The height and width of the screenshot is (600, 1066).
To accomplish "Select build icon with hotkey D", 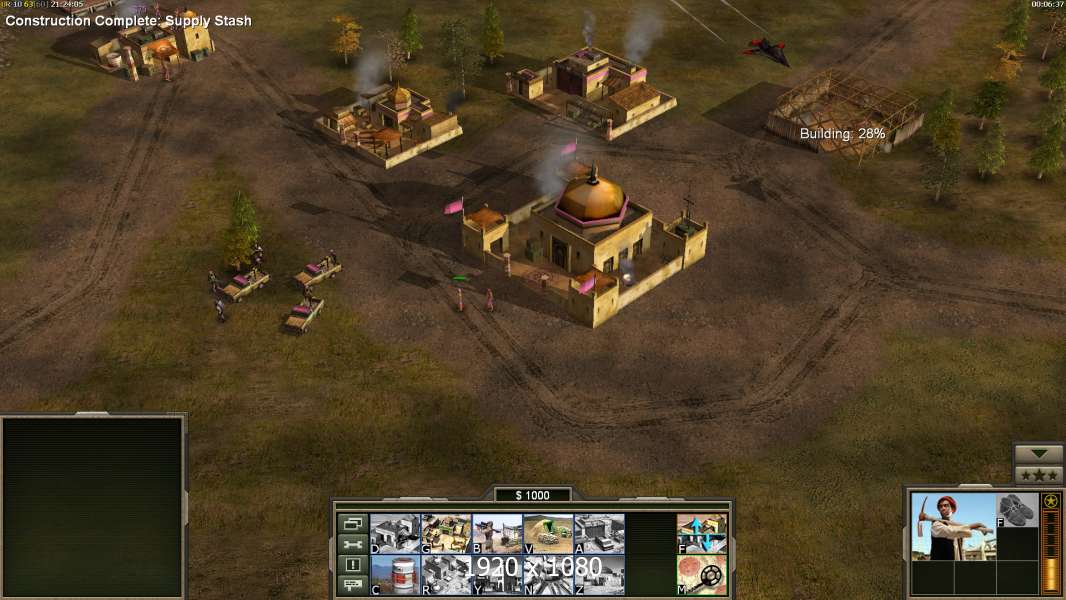I will 395,533.
